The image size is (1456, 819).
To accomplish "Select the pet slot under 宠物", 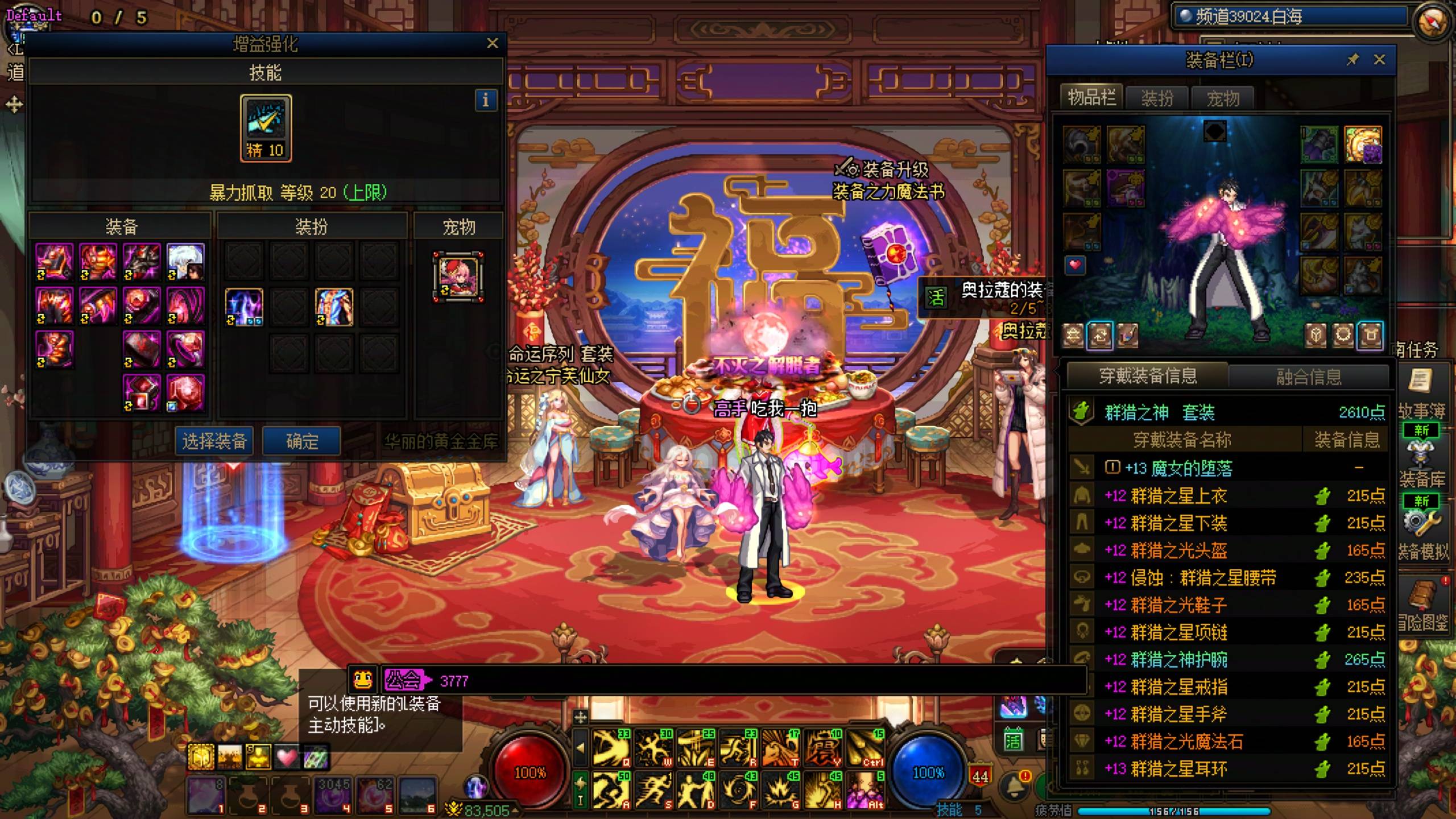I will pyautogui.click(x=458, y=276).
